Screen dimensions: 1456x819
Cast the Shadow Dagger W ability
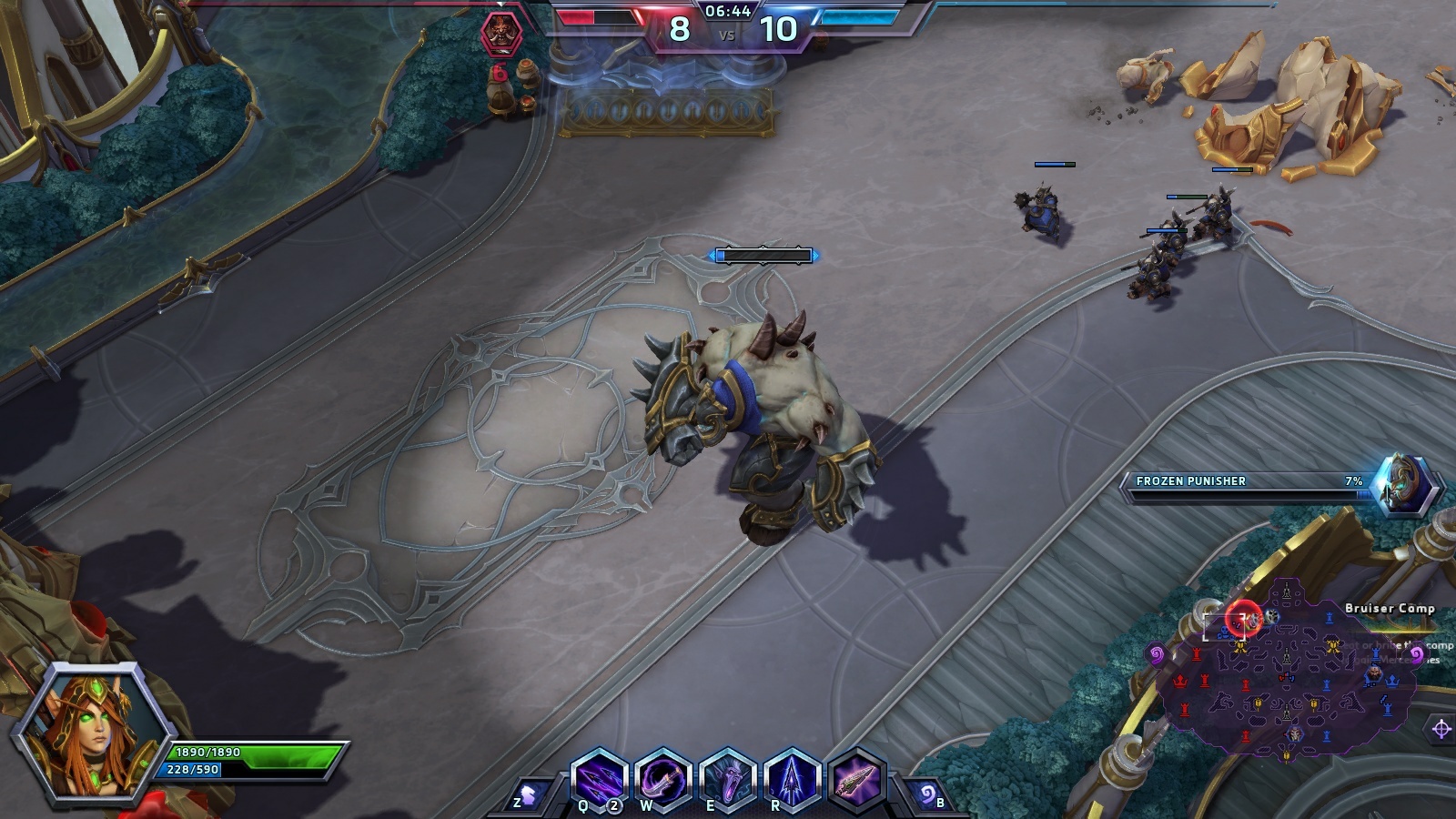663,779
